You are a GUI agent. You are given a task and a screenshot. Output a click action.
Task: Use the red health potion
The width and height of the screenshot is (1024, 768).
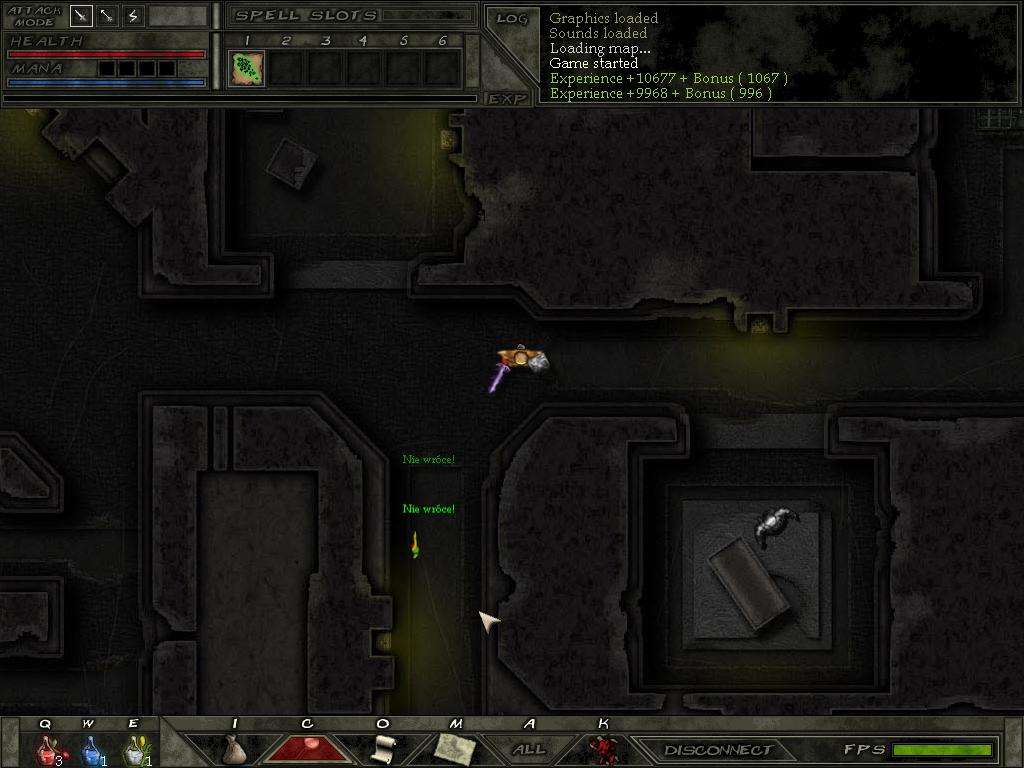click(x=47, y=749)
